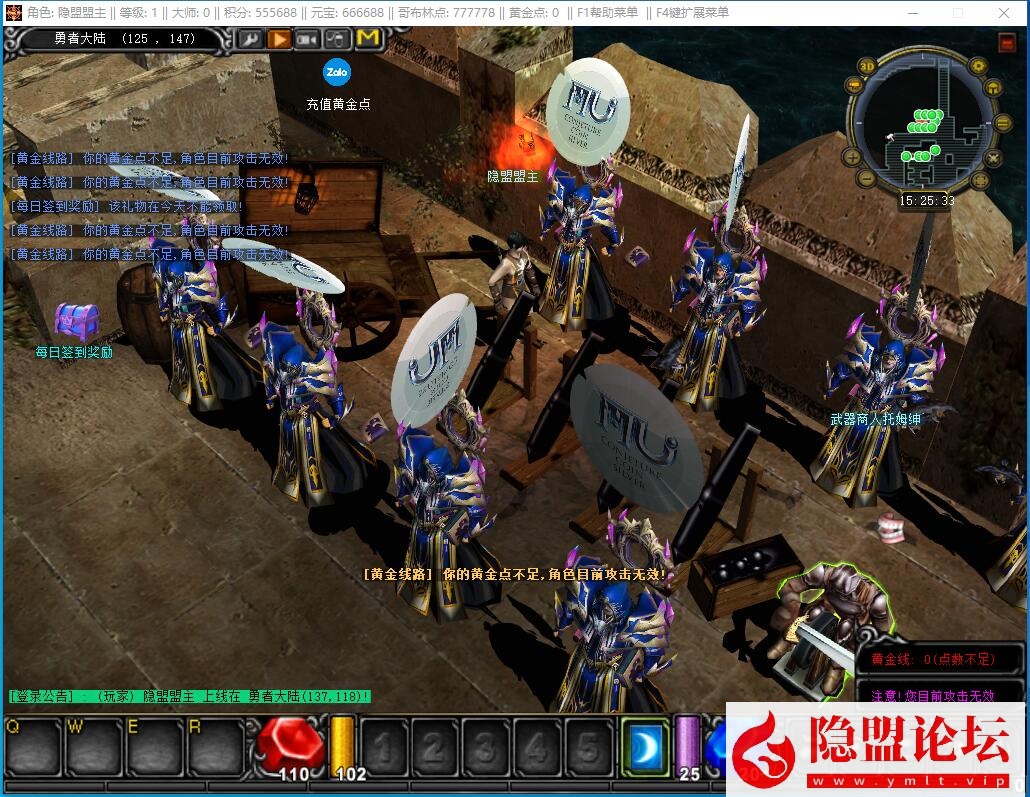Toggle the video camera button
The image size is (1030, 797).
(307, 38)
